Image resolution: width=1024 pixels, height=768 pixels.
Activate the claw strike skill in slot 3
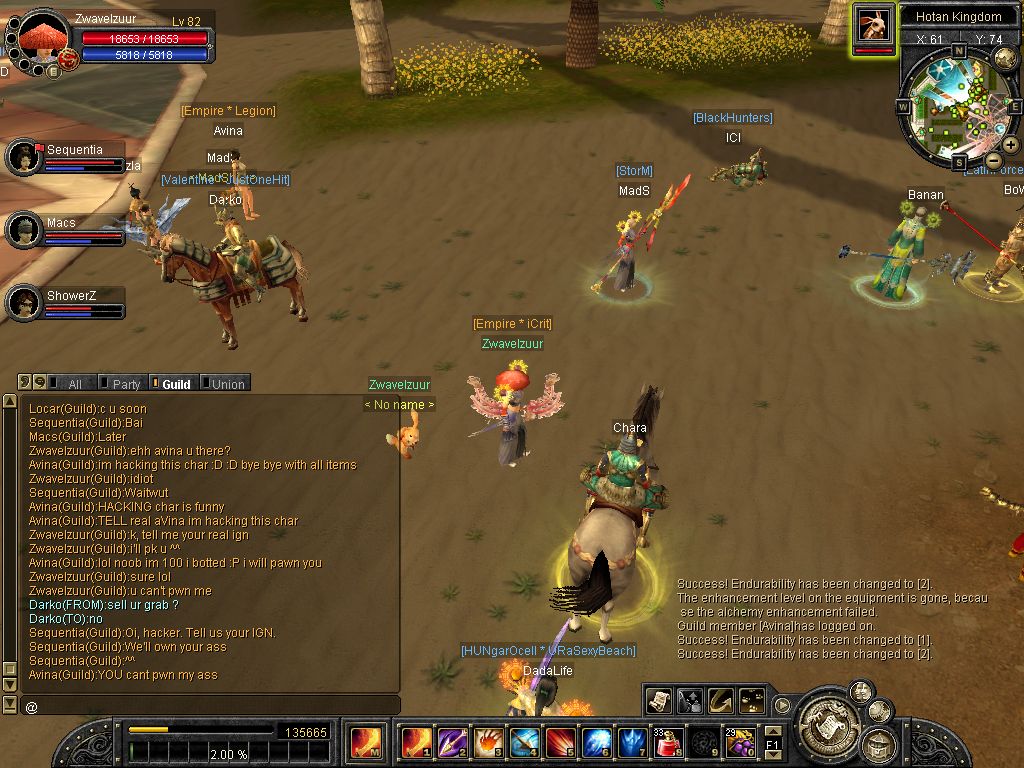click(490, 742)
